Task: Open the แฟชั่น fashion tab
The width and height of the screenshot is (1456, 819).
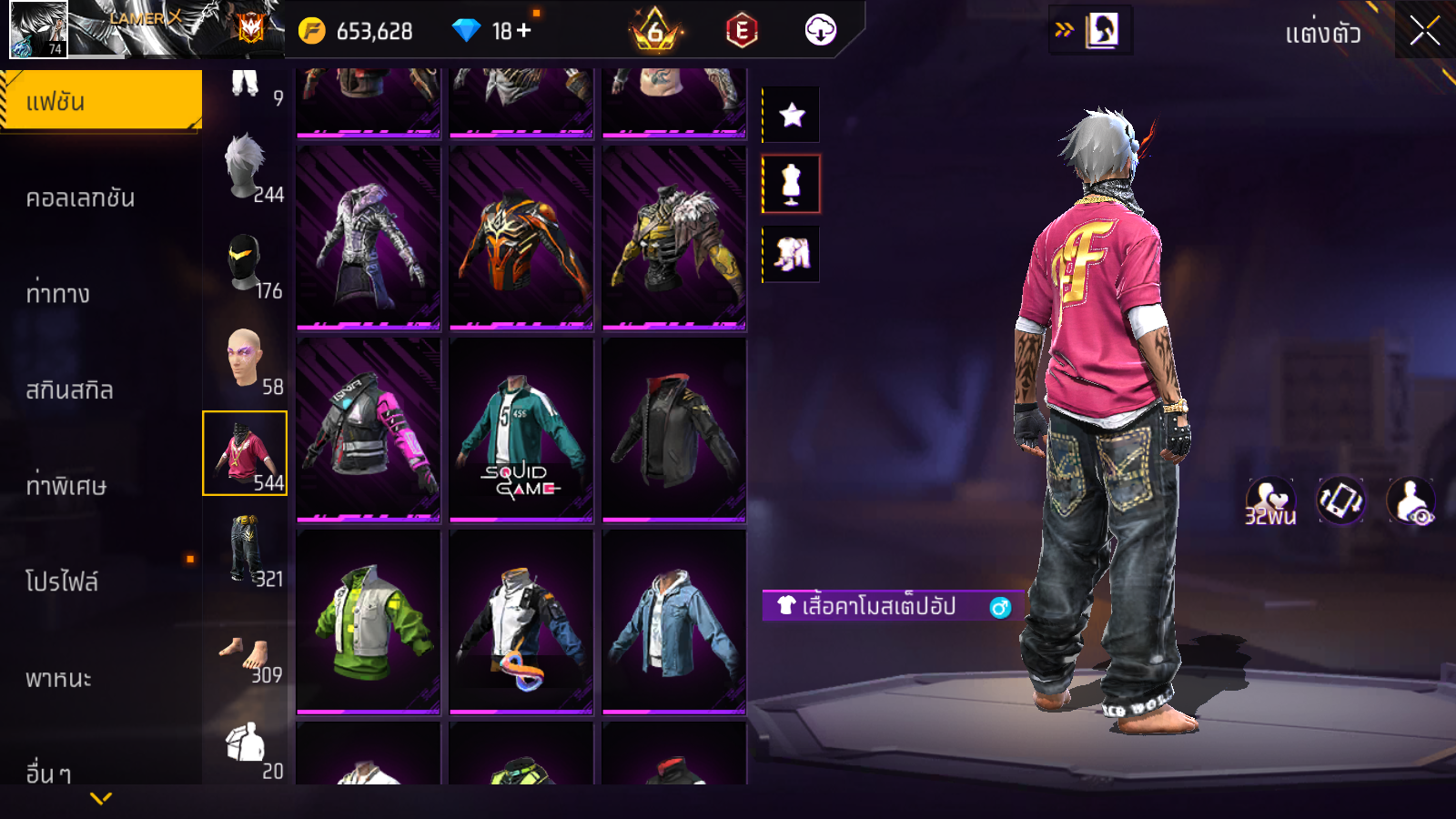Action: pyautogui.click(x=100, y=101)
